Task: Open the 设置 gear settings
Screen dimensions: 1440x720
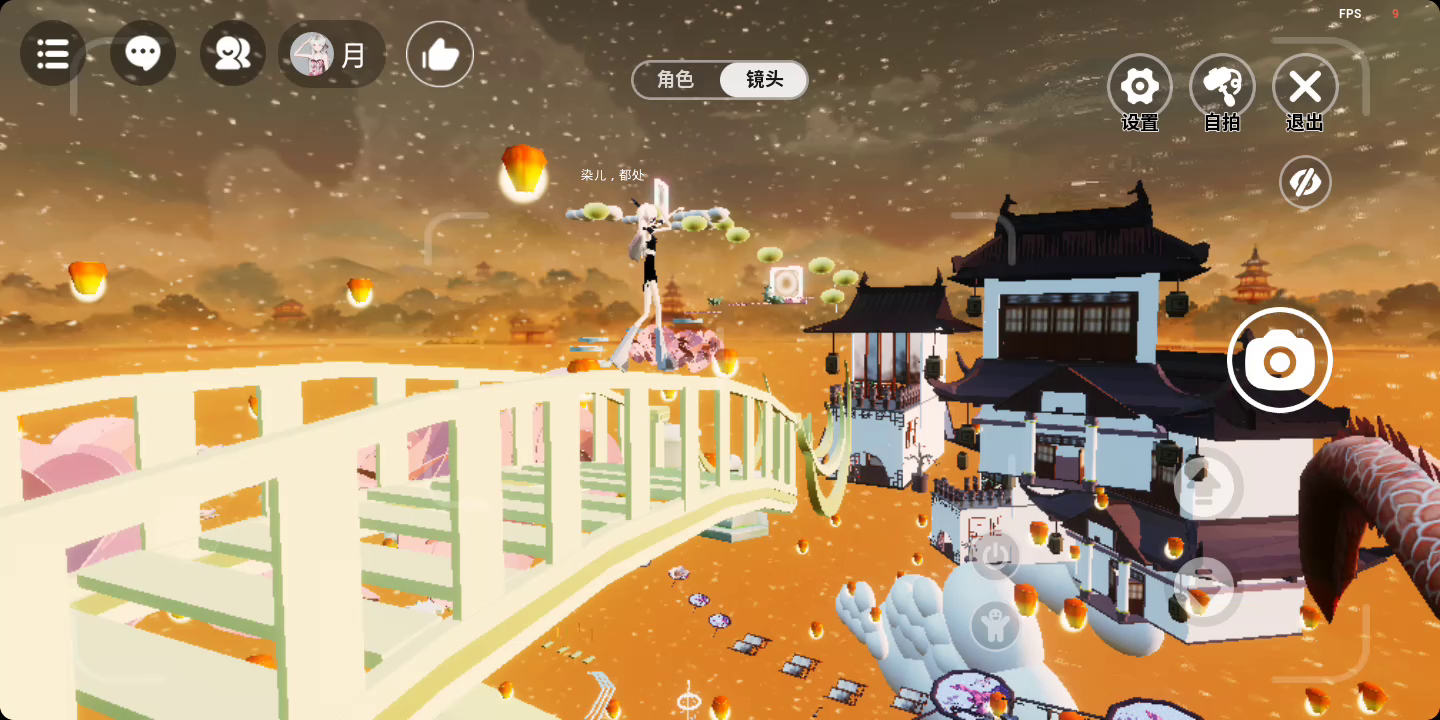Action: pos(1140,88)
